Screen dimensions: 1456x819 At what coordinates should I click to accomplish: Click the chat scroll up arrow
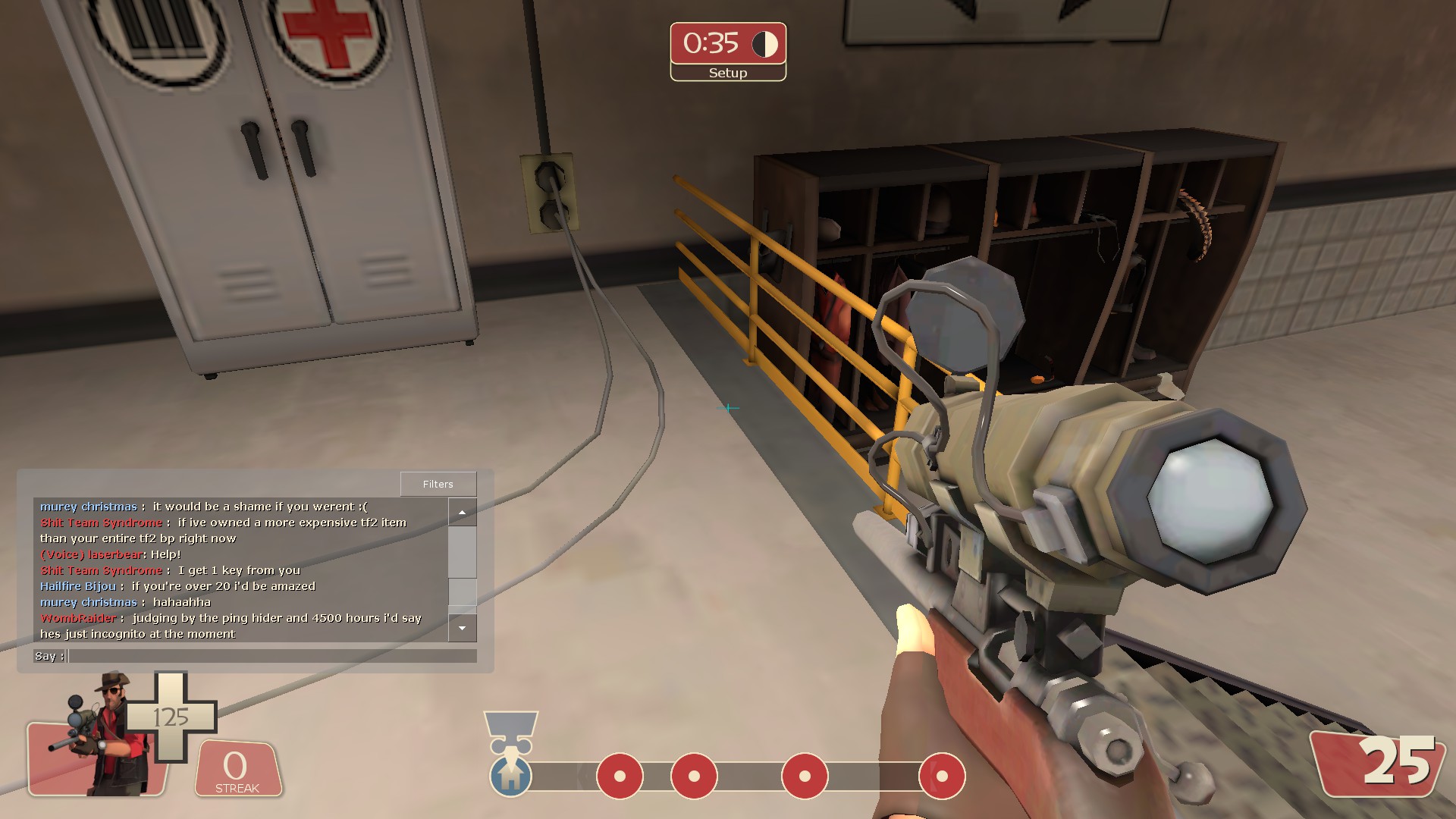[x=462, y=513]
